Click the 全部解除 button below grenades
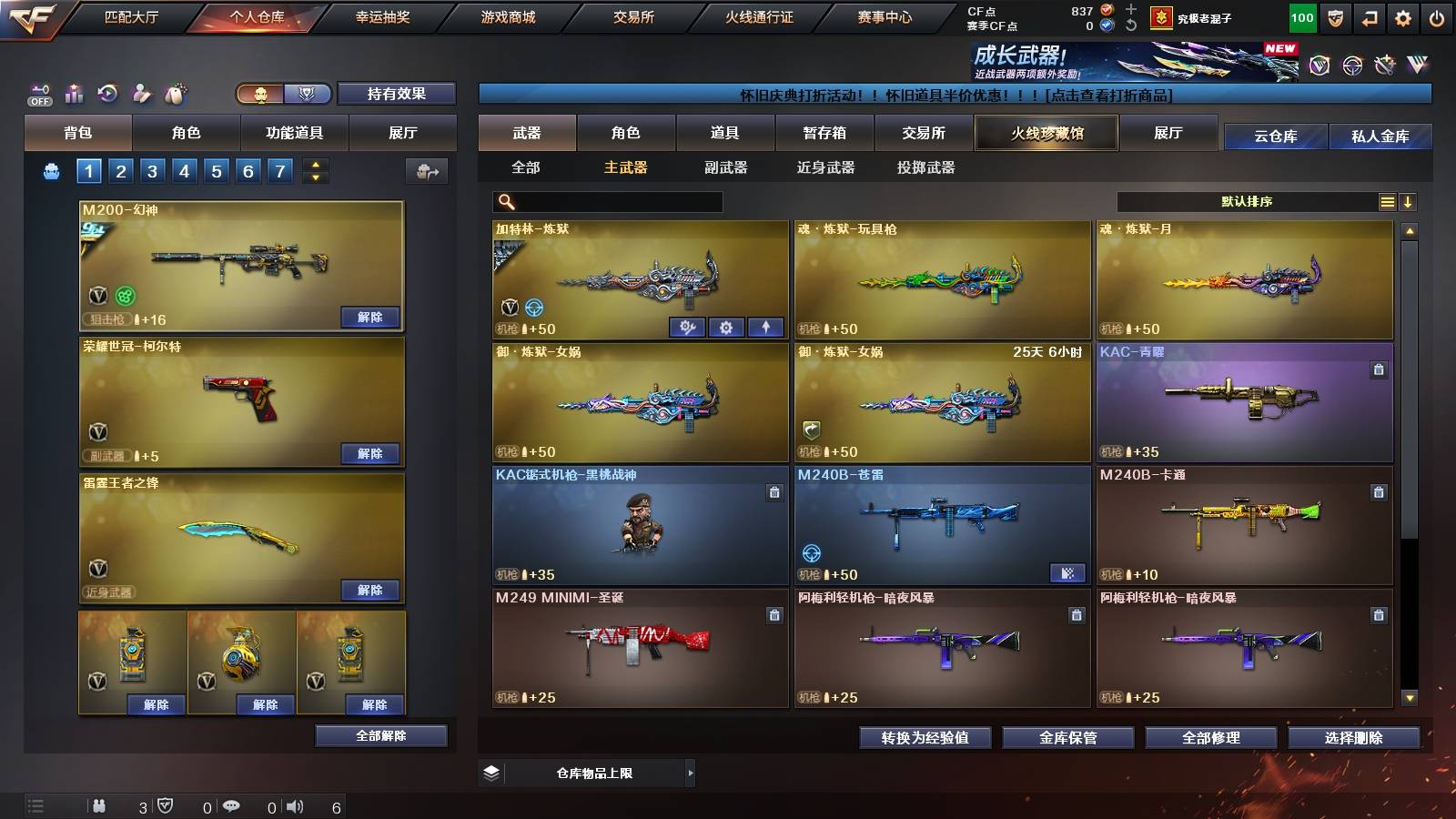The height and width of the screenshot is (819, 1456). [379, 735]
